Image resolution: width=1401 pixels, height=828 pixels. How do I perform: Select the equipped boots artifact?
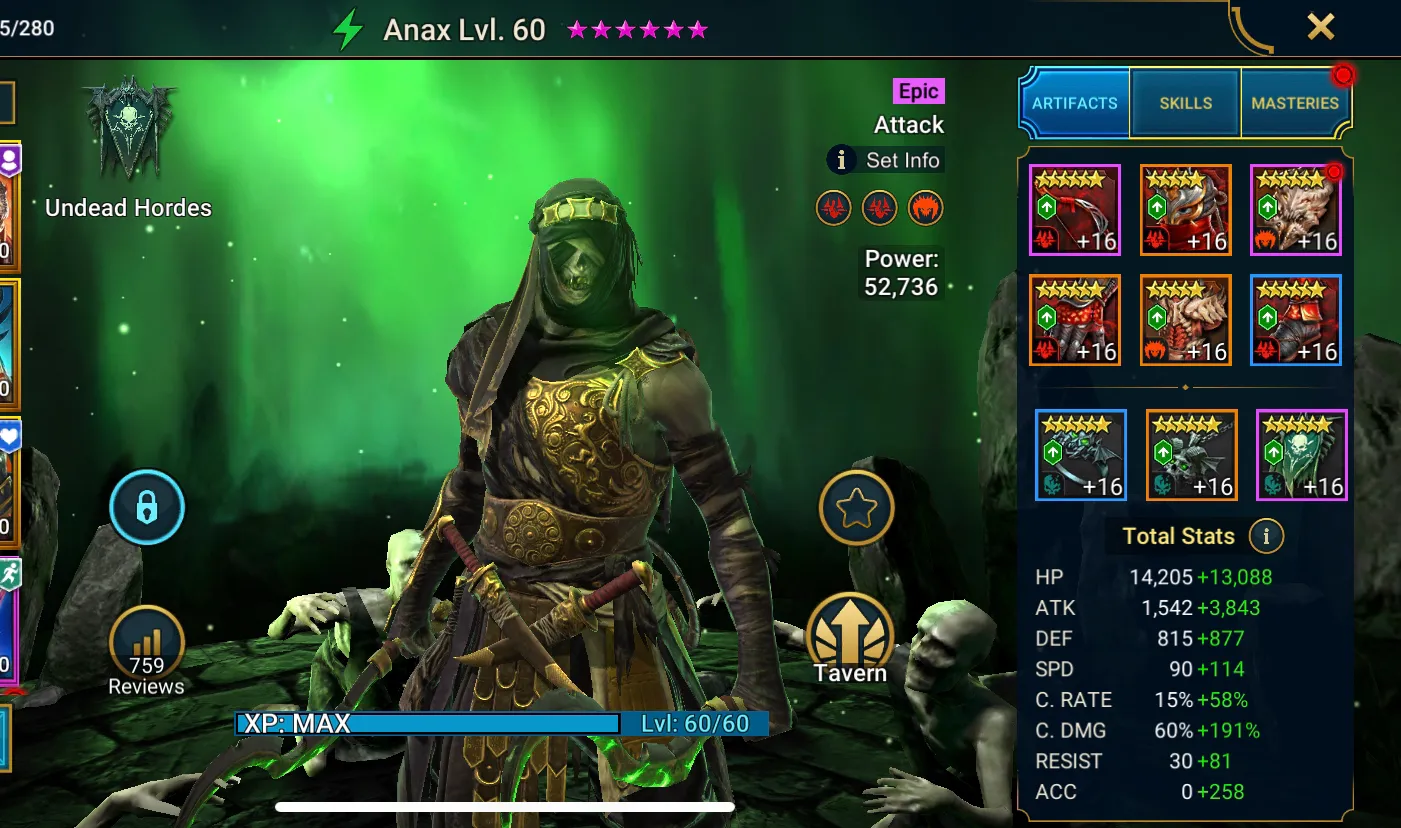(1295, 320)
